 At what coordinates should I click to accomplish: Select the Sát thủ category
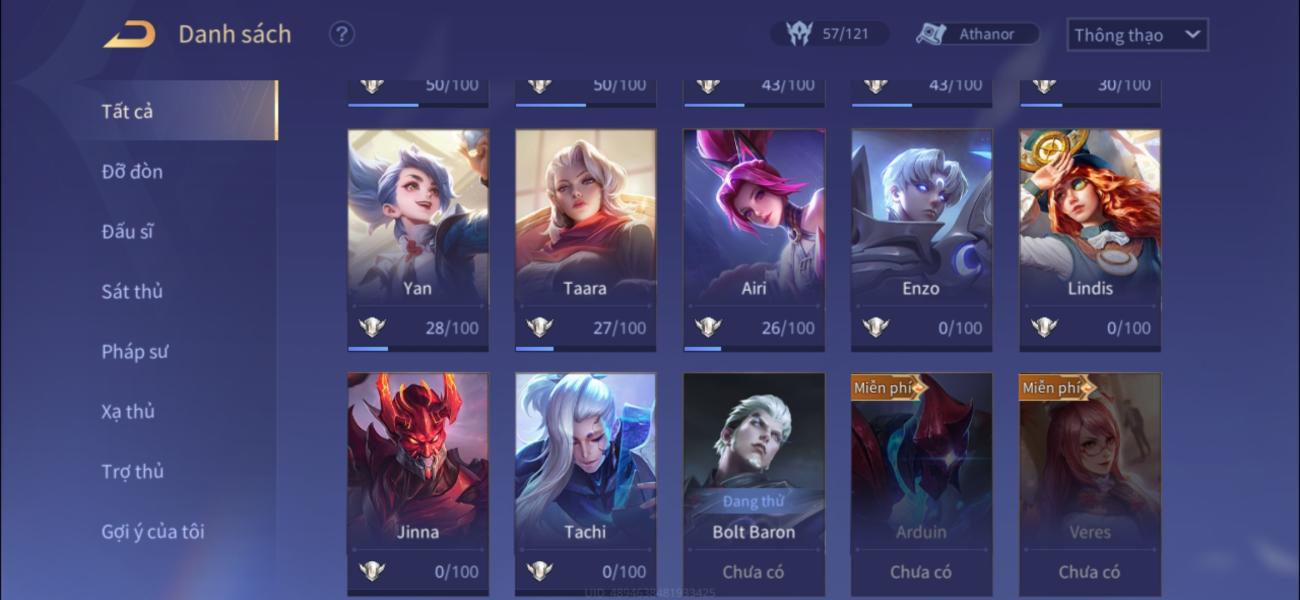(132, 291)
